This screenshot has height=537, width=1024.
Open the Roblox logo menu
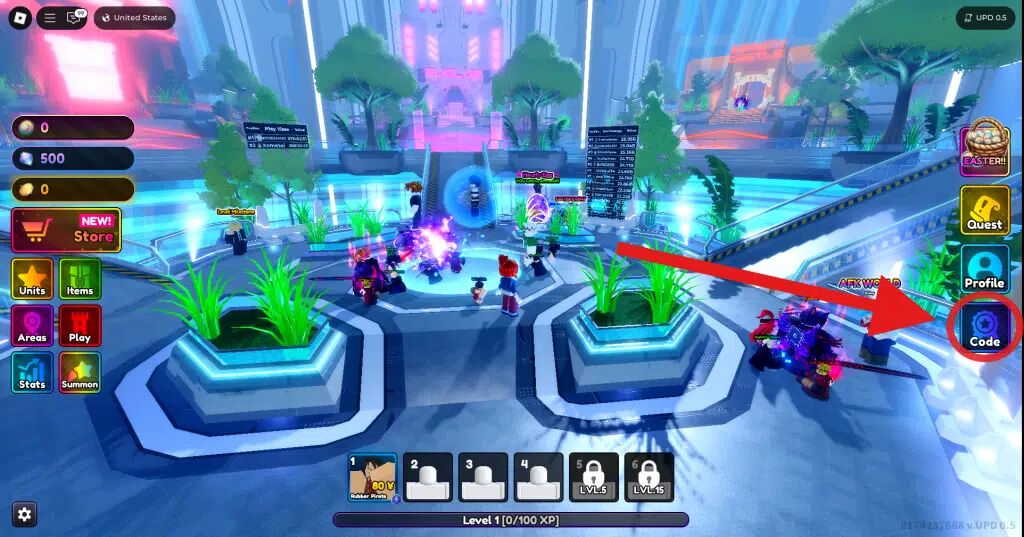pos(20,18)
